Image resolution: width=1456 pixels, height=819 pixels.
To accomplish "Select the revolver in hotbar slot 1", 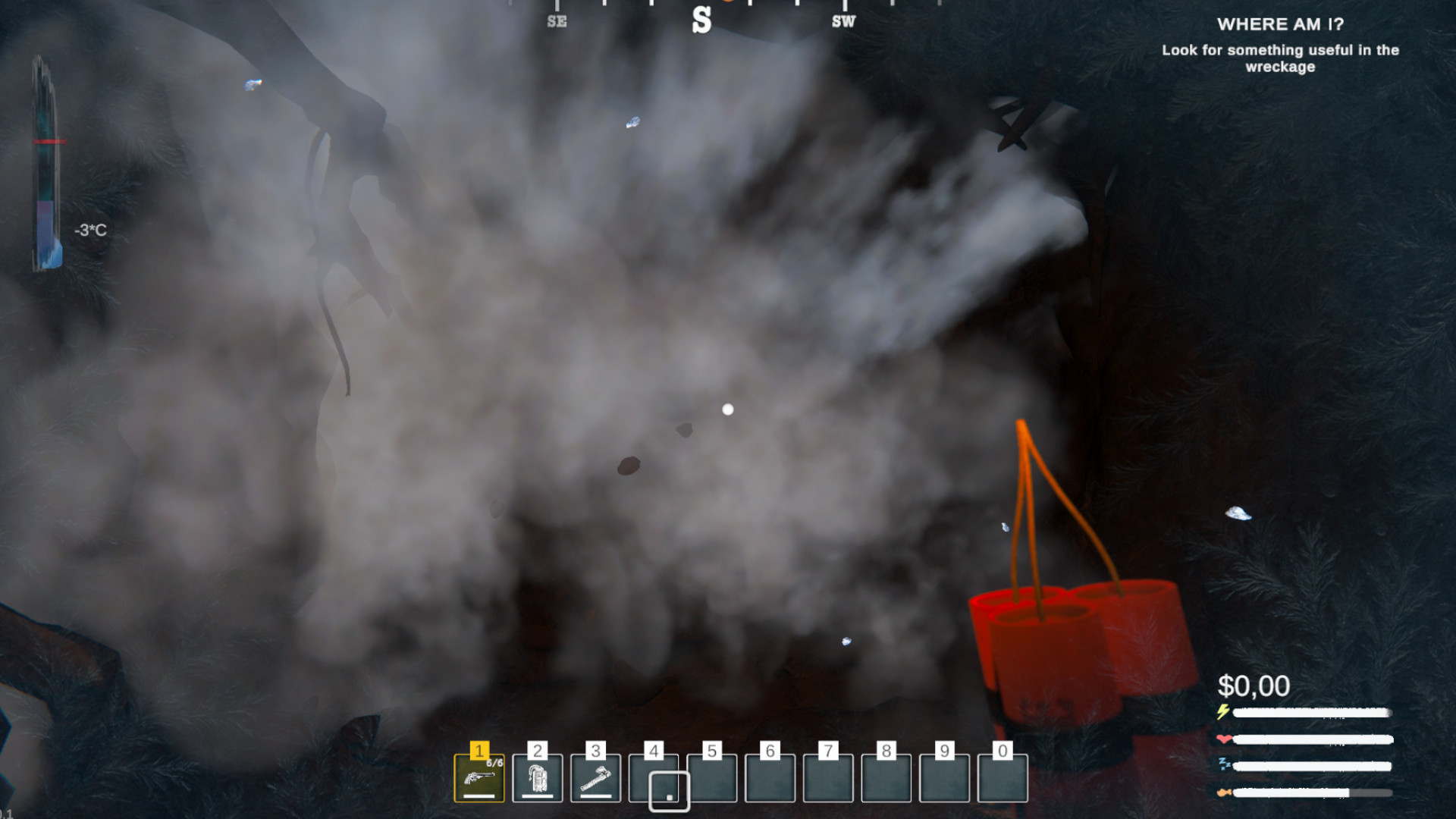I will tap(479, 778).
